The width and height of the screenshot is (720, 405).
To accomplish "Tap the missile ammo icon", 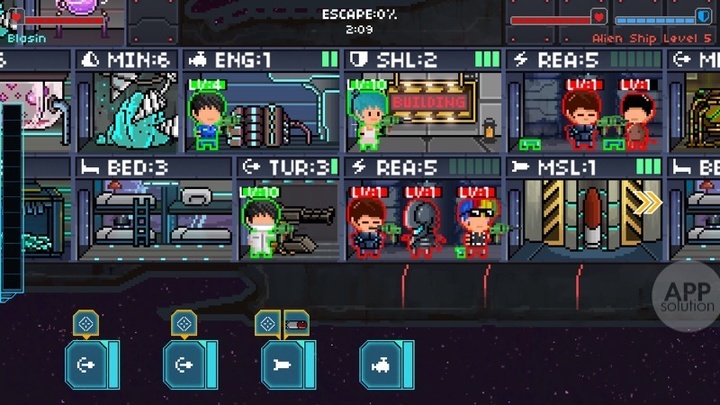I will [296, 323].
